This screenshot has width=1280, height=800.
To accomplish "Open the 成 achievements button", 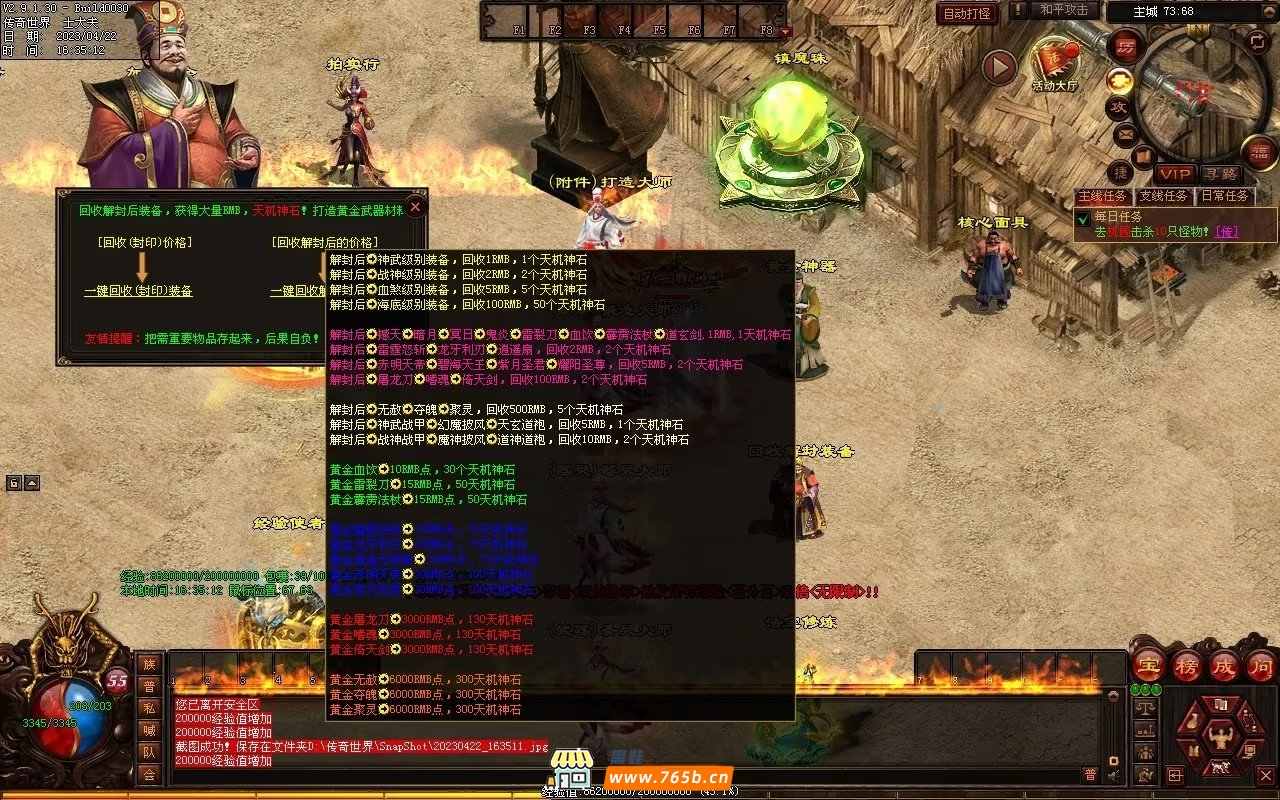I will tap(1224, 665).
